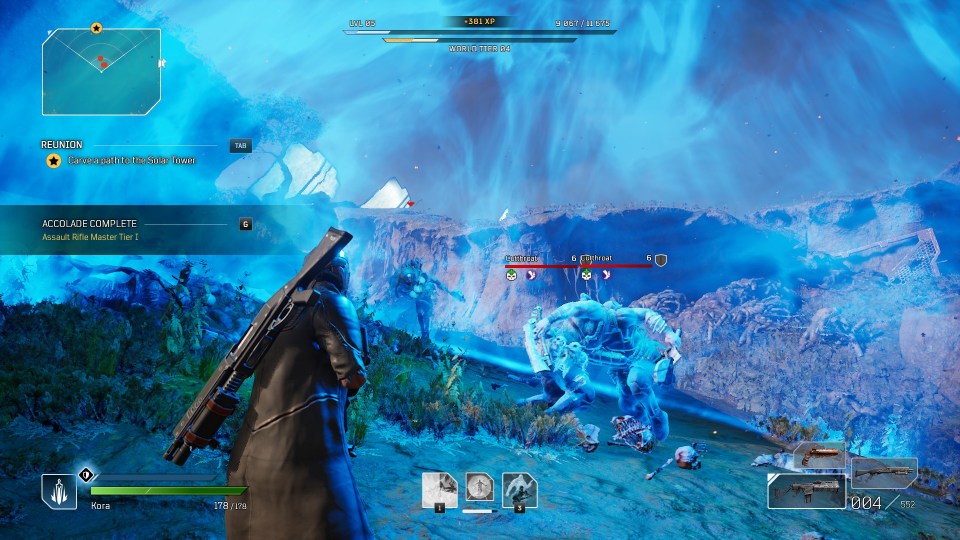
Task: Click the shield icon above health bar
Action: tap(86, 475)
